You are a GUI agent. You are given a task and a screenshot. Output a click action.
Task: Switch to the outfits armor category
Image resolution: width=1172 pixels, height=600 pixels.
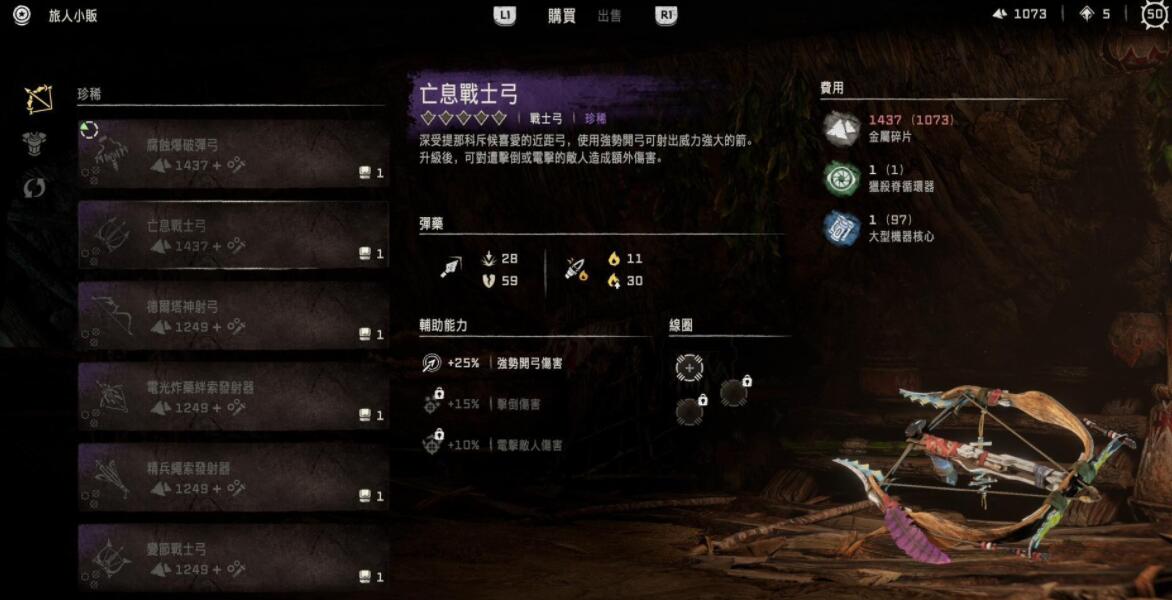click(36, 143)
